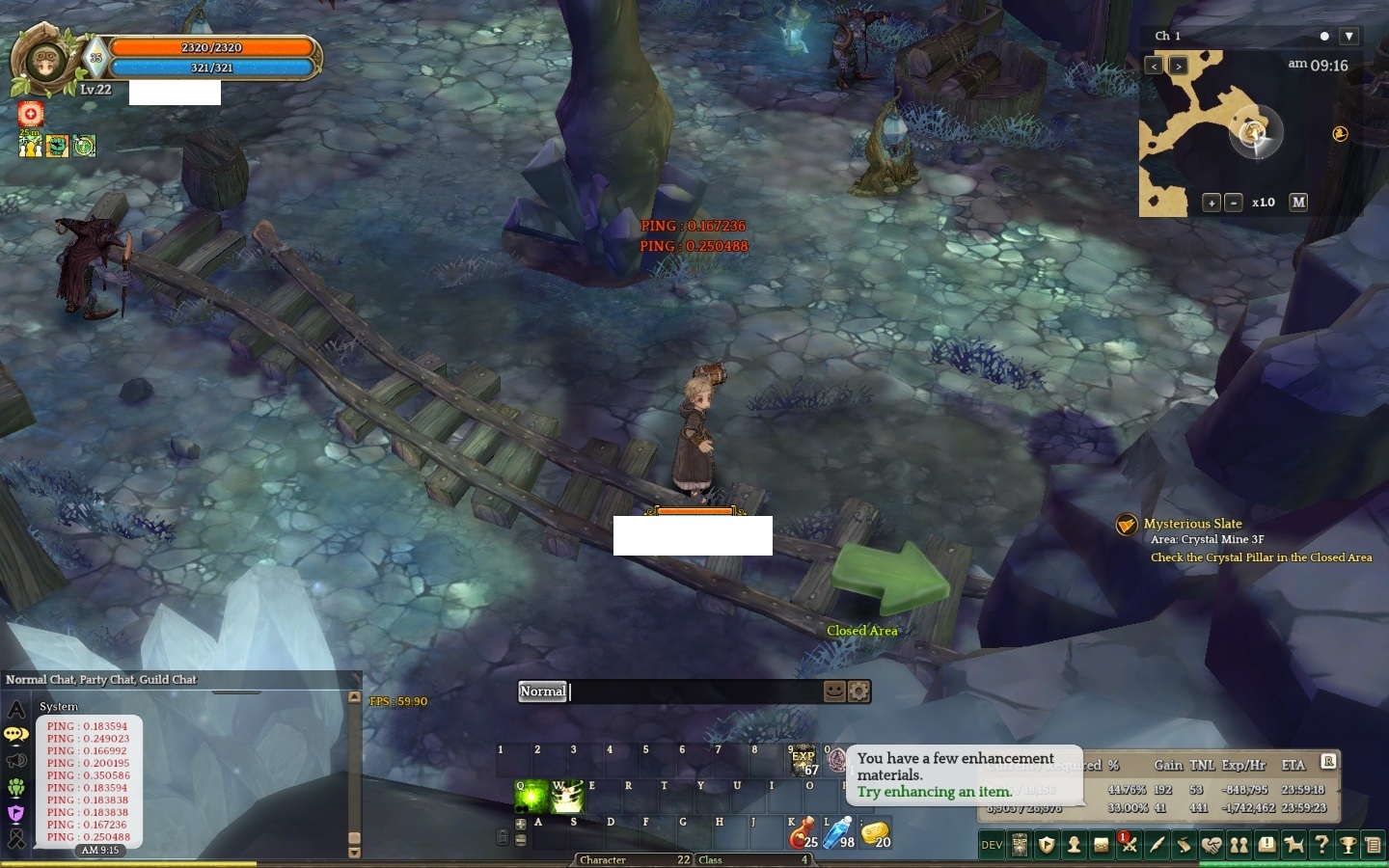
Task: Click inside the chat input field
Action: pyautogui.click(x=675, y=692)
